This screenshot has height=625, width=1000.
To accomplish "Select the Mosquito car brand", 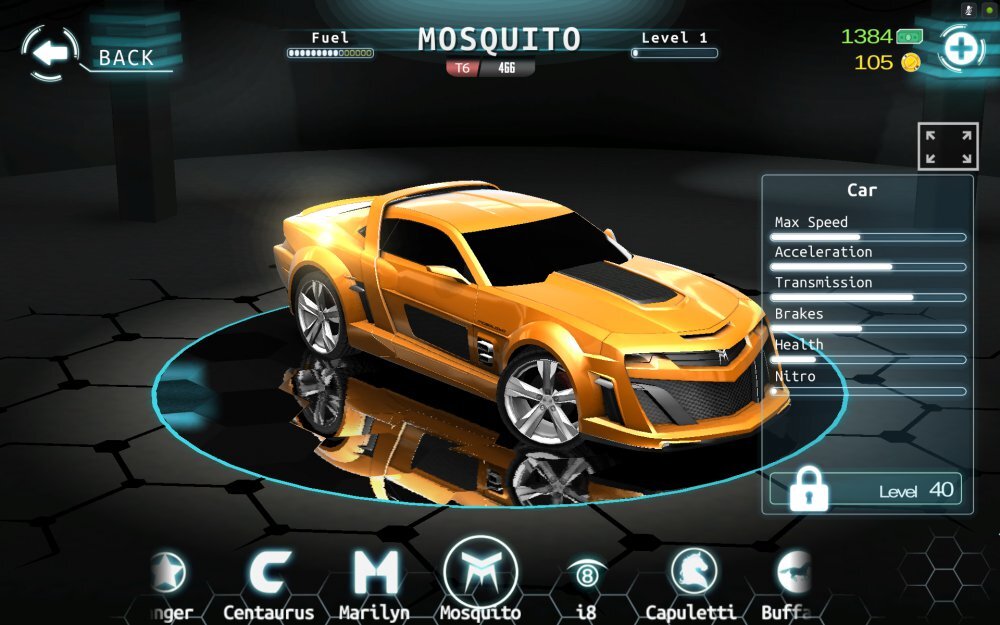I will click(x=480, y=574).
